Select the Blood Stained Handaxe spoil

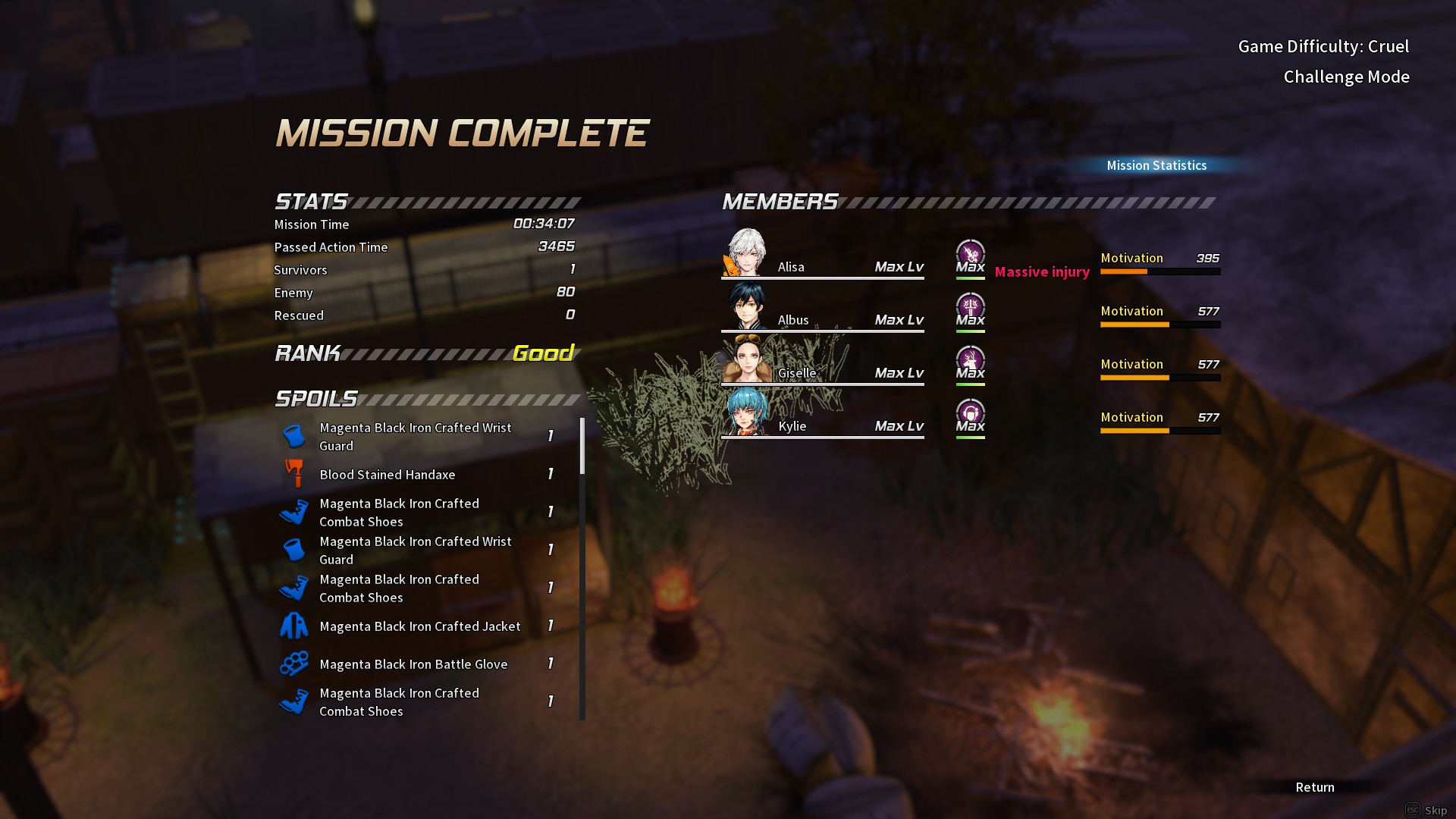(x=387, y=475)
